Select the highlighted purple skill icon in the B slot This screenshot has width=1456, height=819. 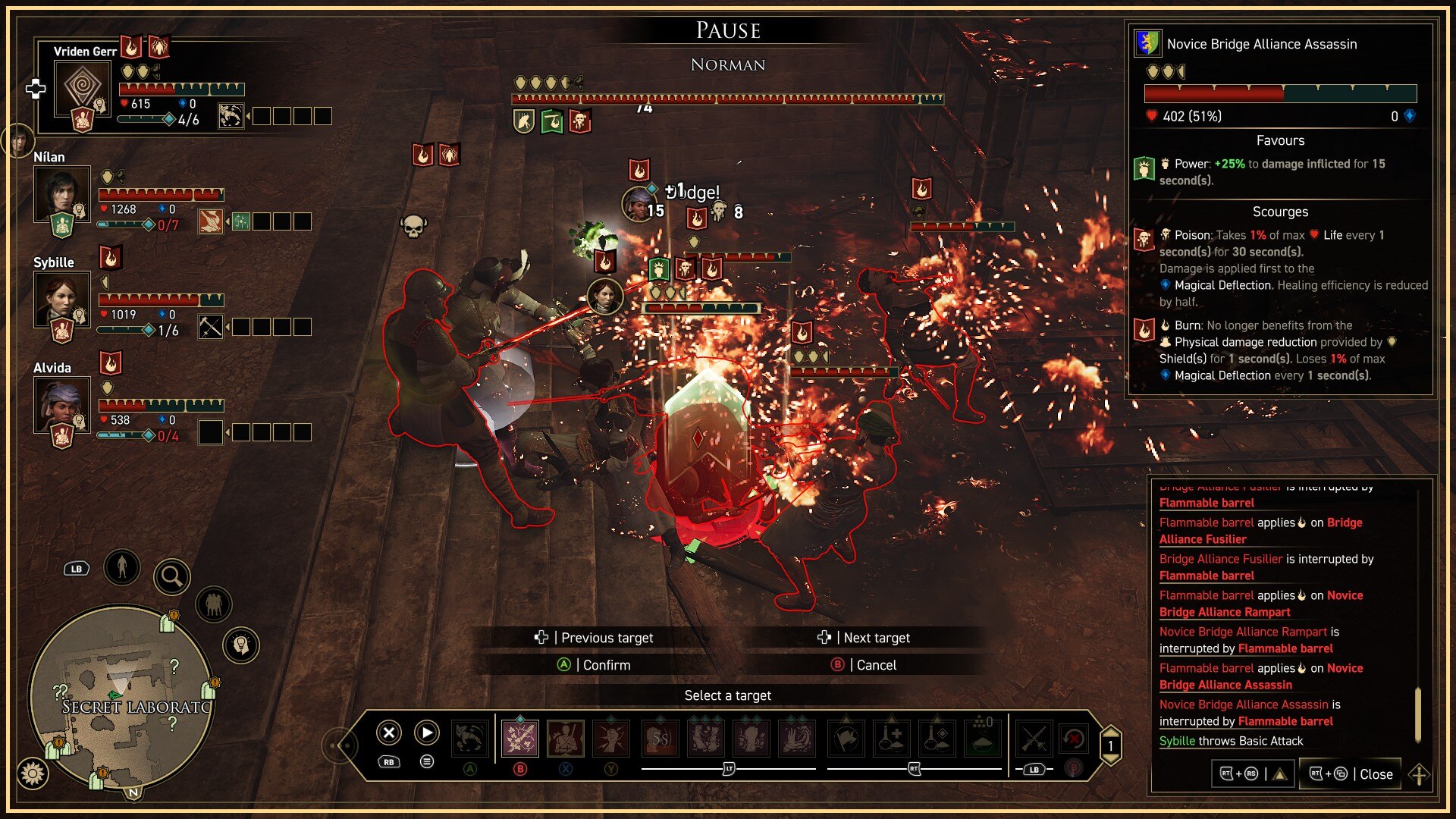coord(521,737)
